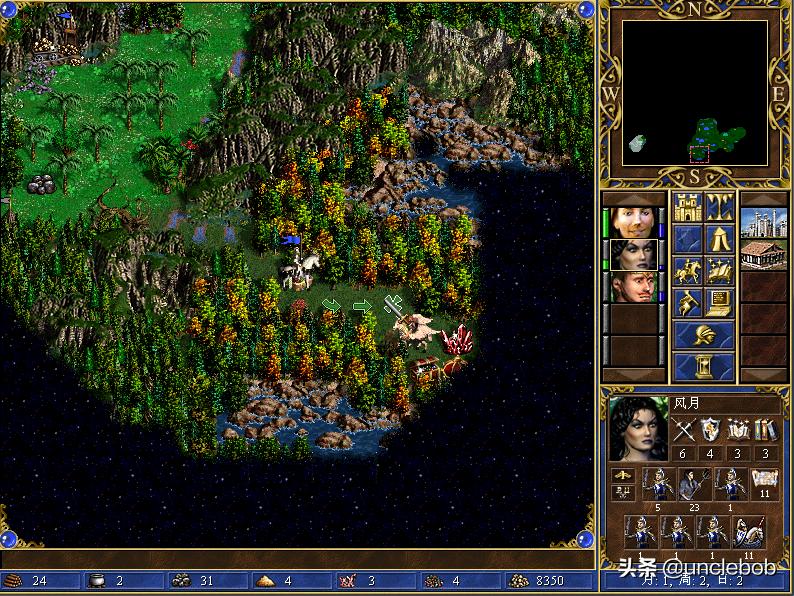Select the trident-wielding creature stack of 23
Screen dimensions: 794x596
pyautogui.click(x=694, y=484)
